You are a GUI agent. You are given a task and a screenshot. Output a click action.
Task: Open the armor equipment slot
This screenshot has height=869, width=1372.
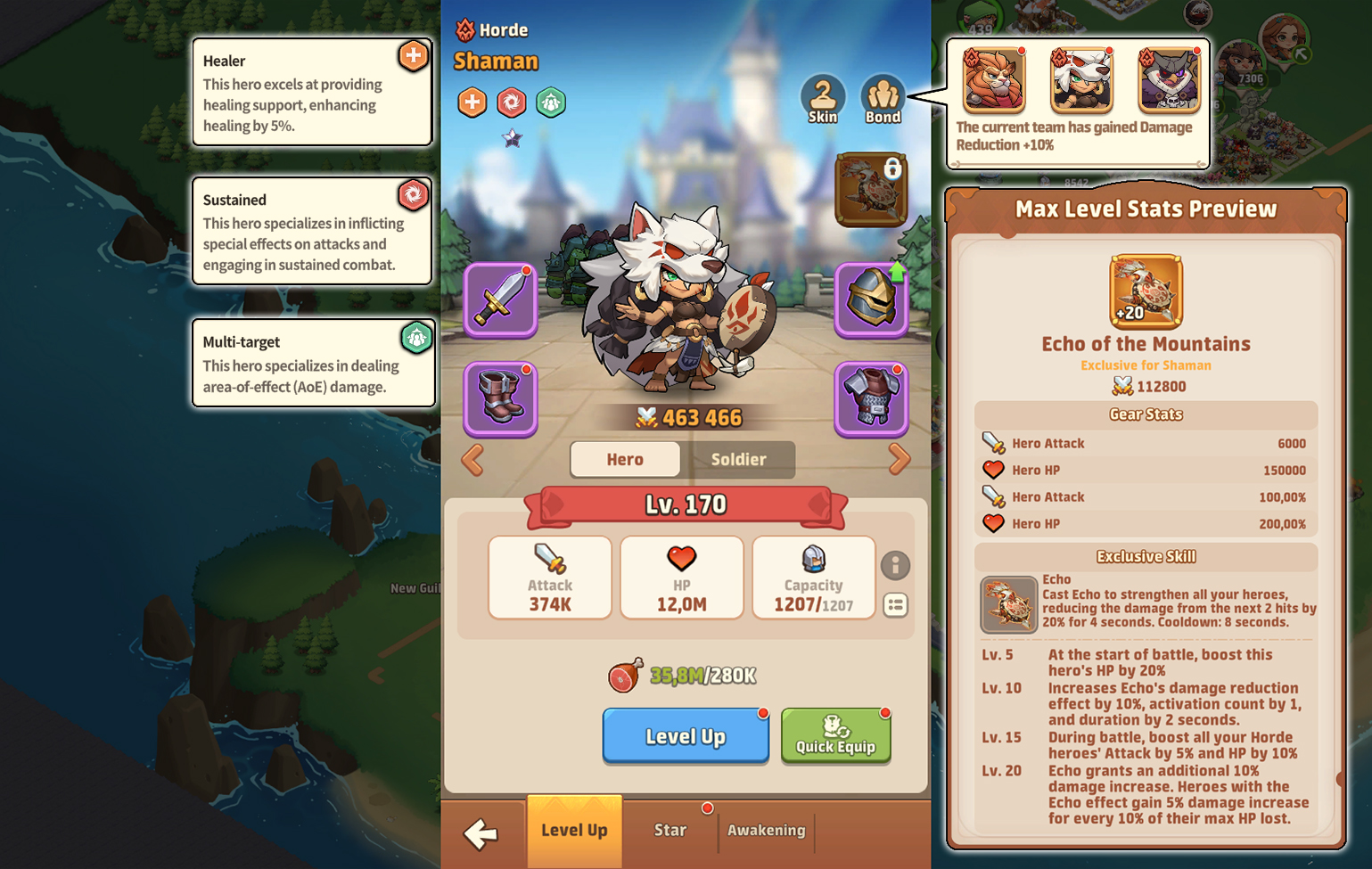click(x=871, y=399)
